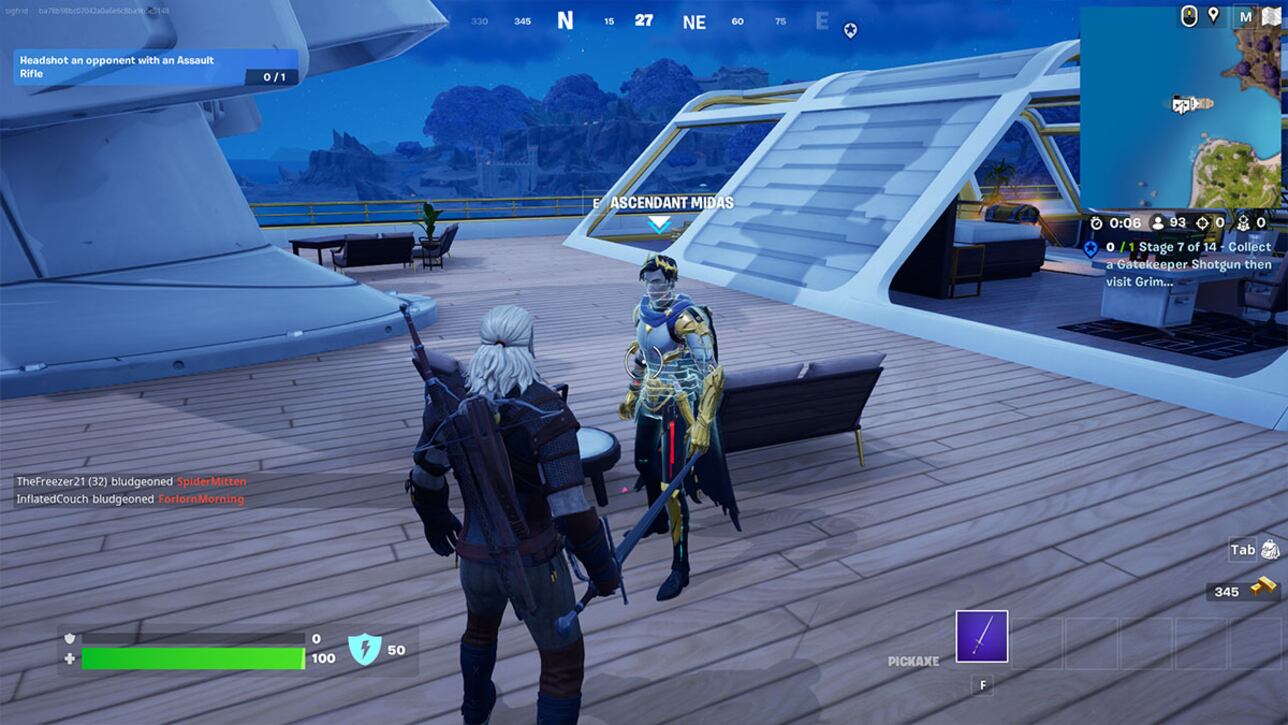Select the eliminations crosshair icon
The height and width of the screenshot is (725, 1288).
click(x=1203, y=222)
